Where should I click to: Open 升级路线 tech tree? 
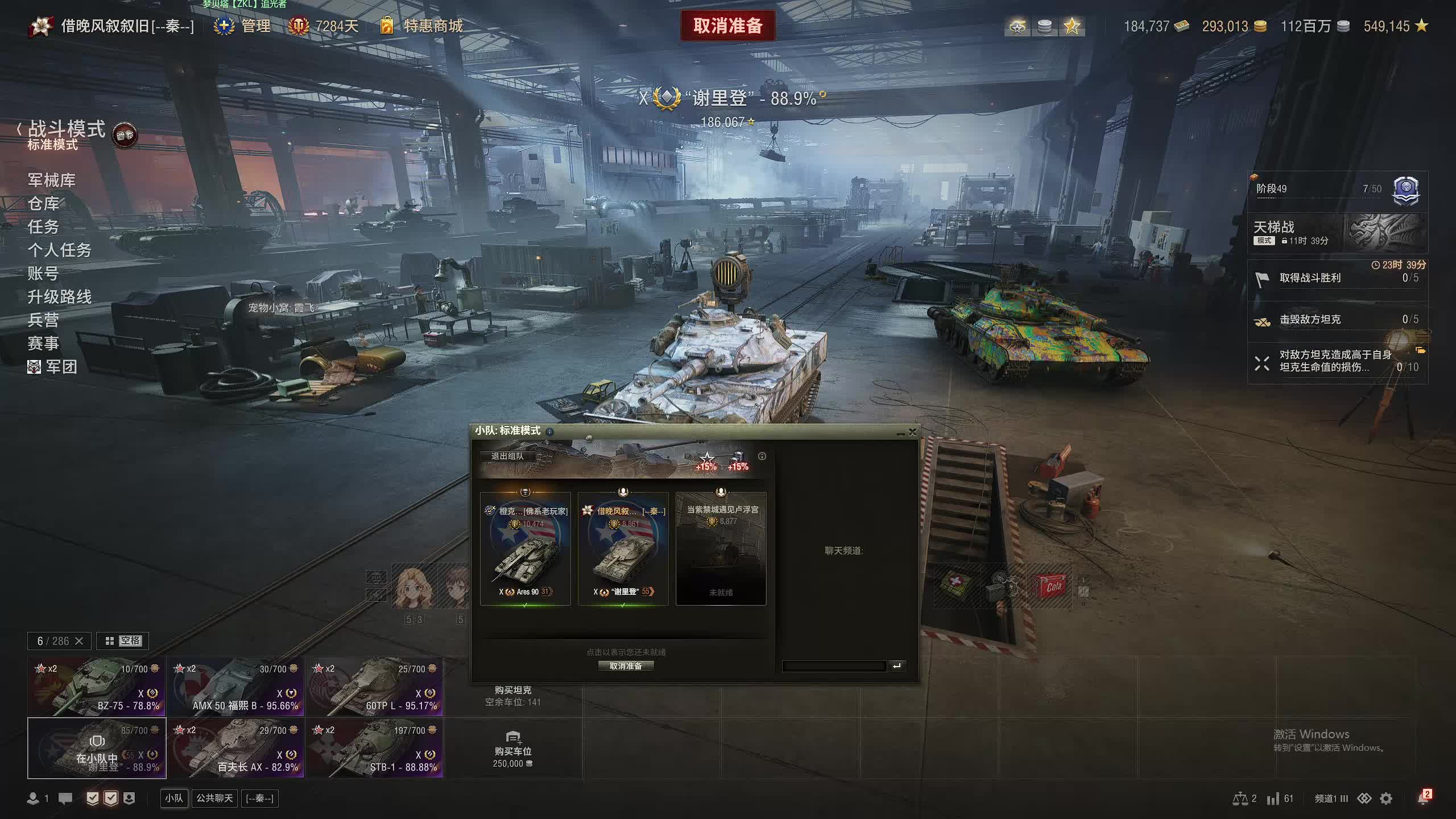[59, 297]
